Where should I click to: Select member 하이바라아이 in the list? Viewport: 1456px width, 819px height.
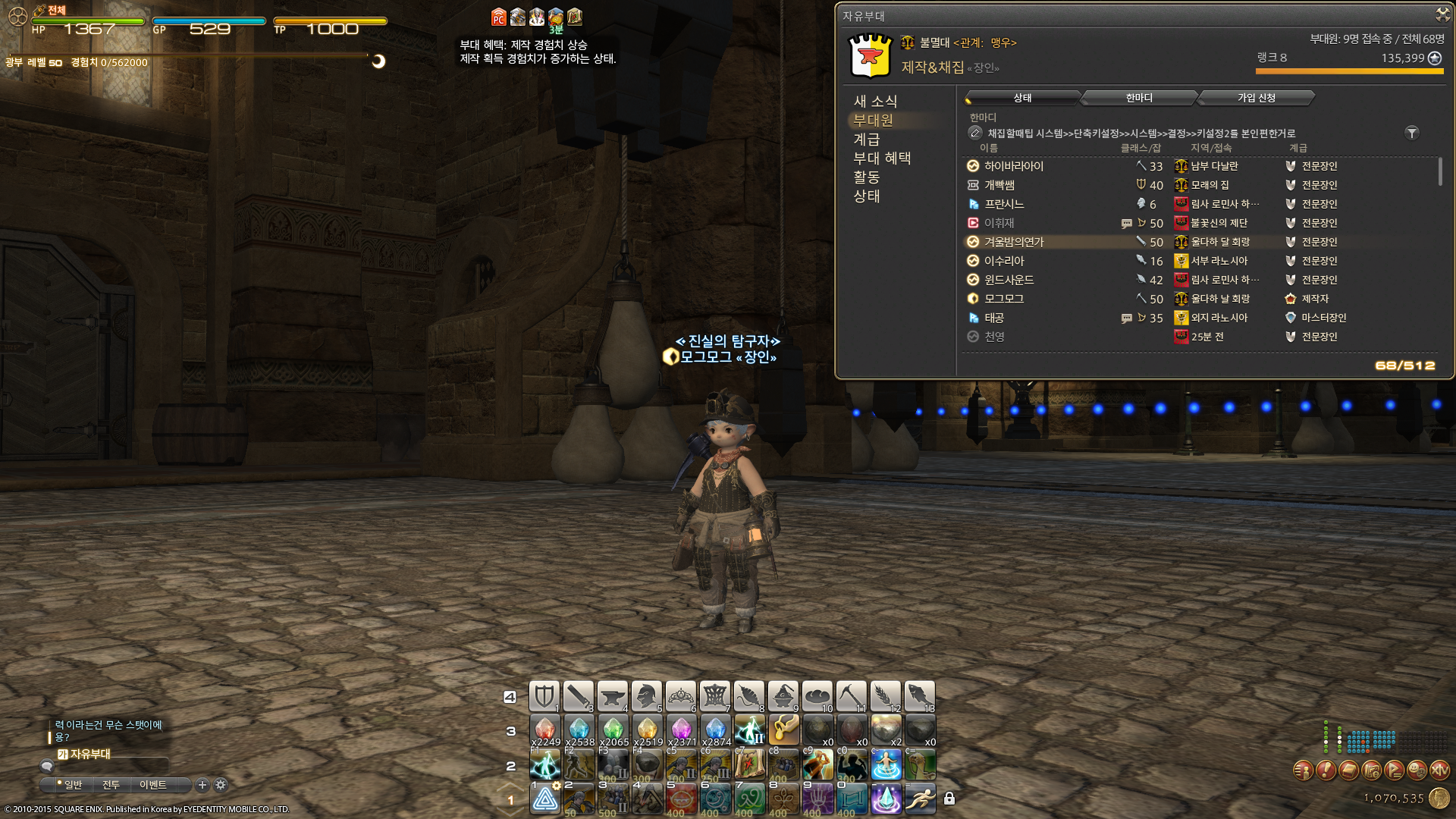(1014, 166)
